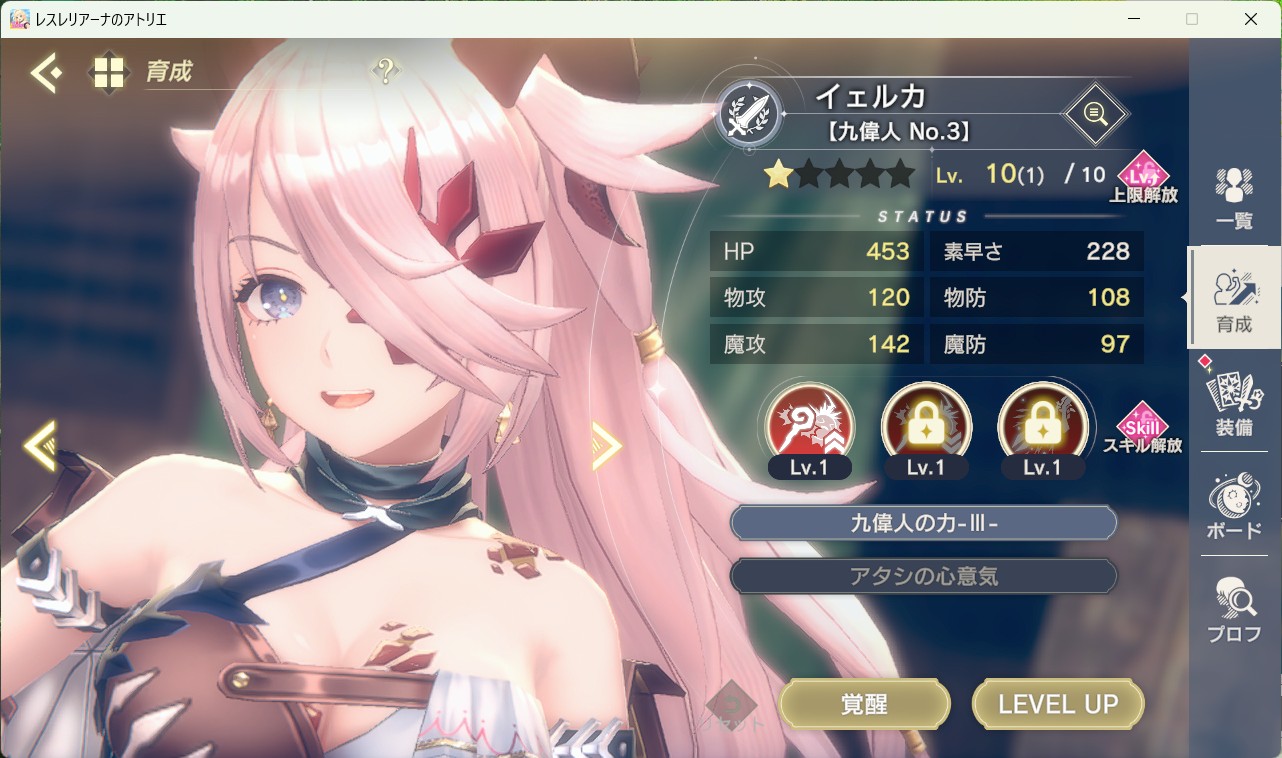Show next character with right chevron arrow
This screenshot has width=1282, height=758.
tap(606, 445)
